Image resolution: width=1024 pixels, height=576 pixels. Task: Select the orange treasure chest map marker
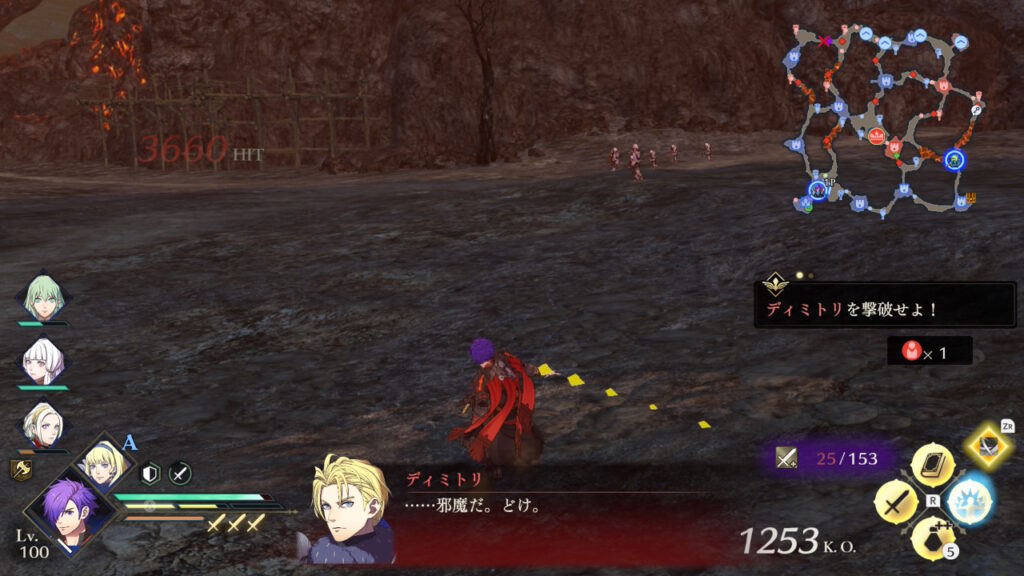click(970, 198)
